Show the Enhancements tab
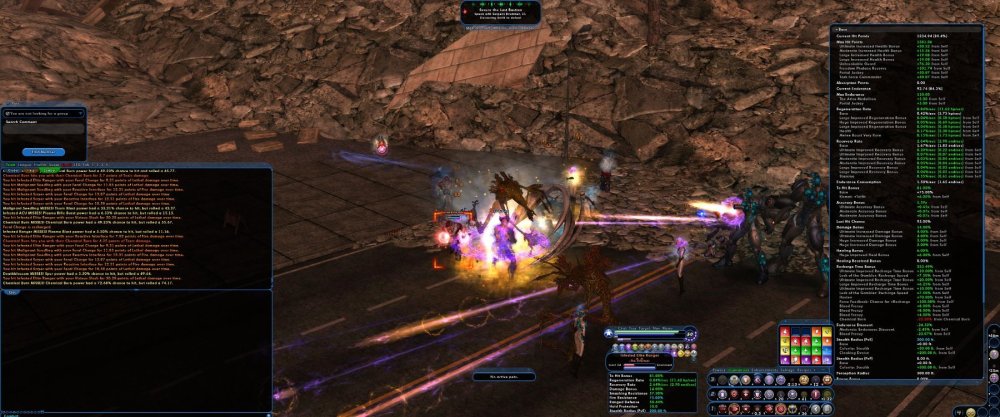The width and height of the screenshot is (1000, 417). [x=765, y=370]
